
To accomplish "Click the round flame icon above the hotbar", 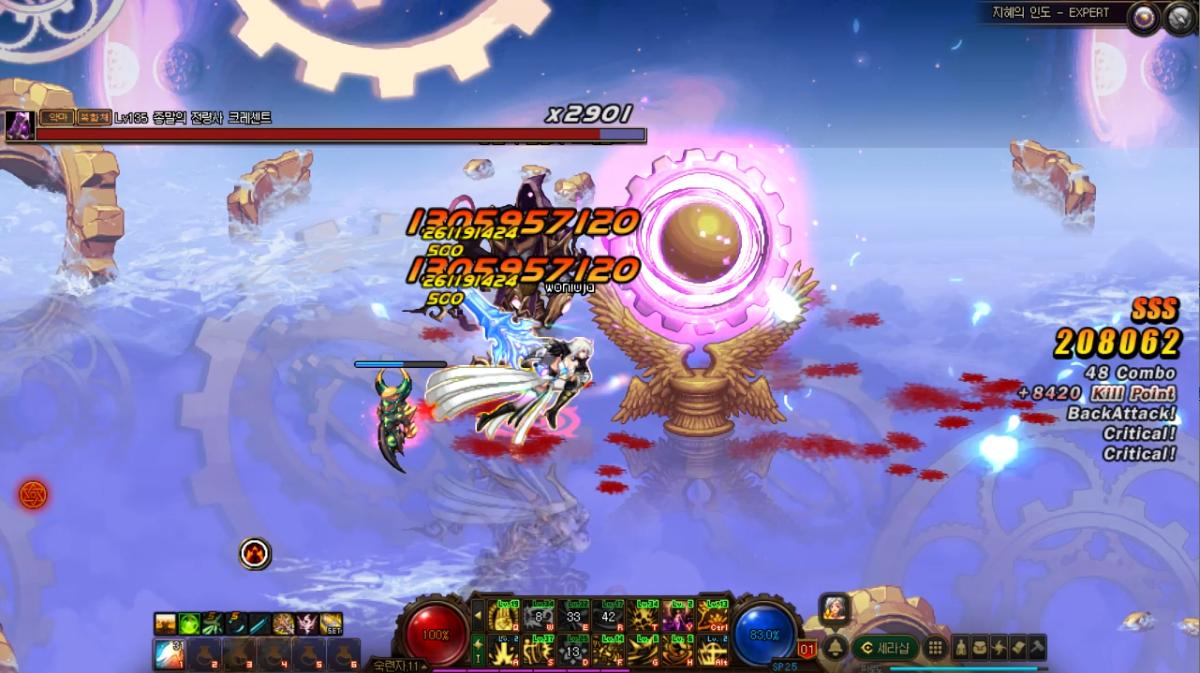I will [x=255, y=552].
